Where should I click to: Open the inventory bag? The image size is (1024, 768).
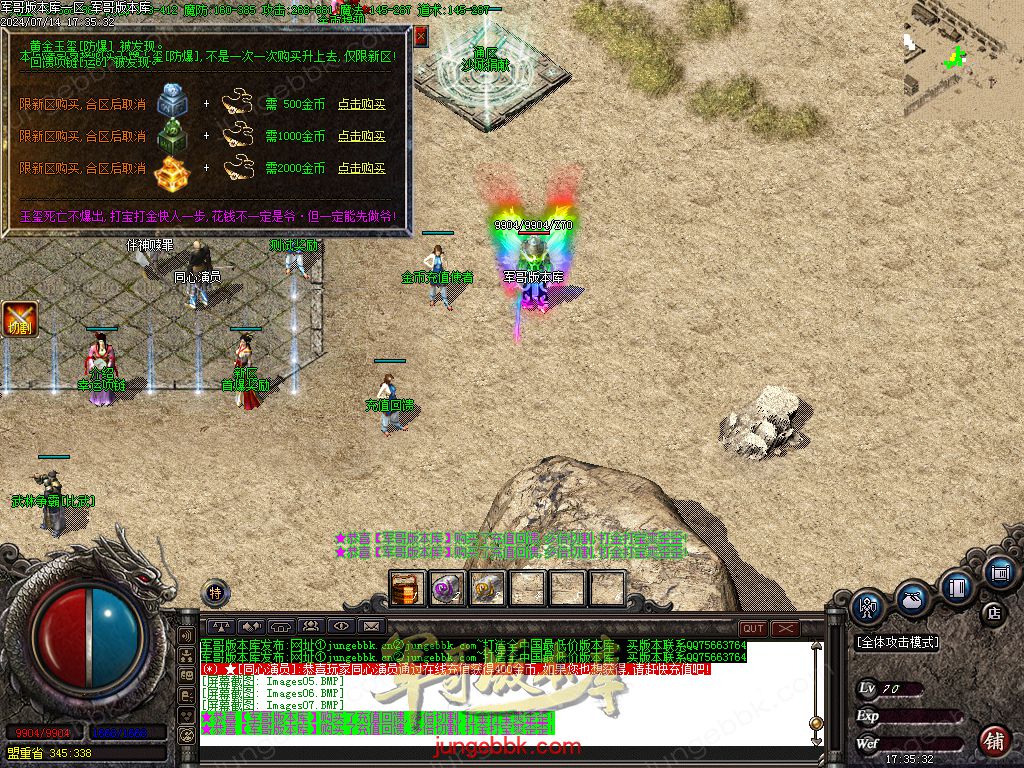(911, 598)
